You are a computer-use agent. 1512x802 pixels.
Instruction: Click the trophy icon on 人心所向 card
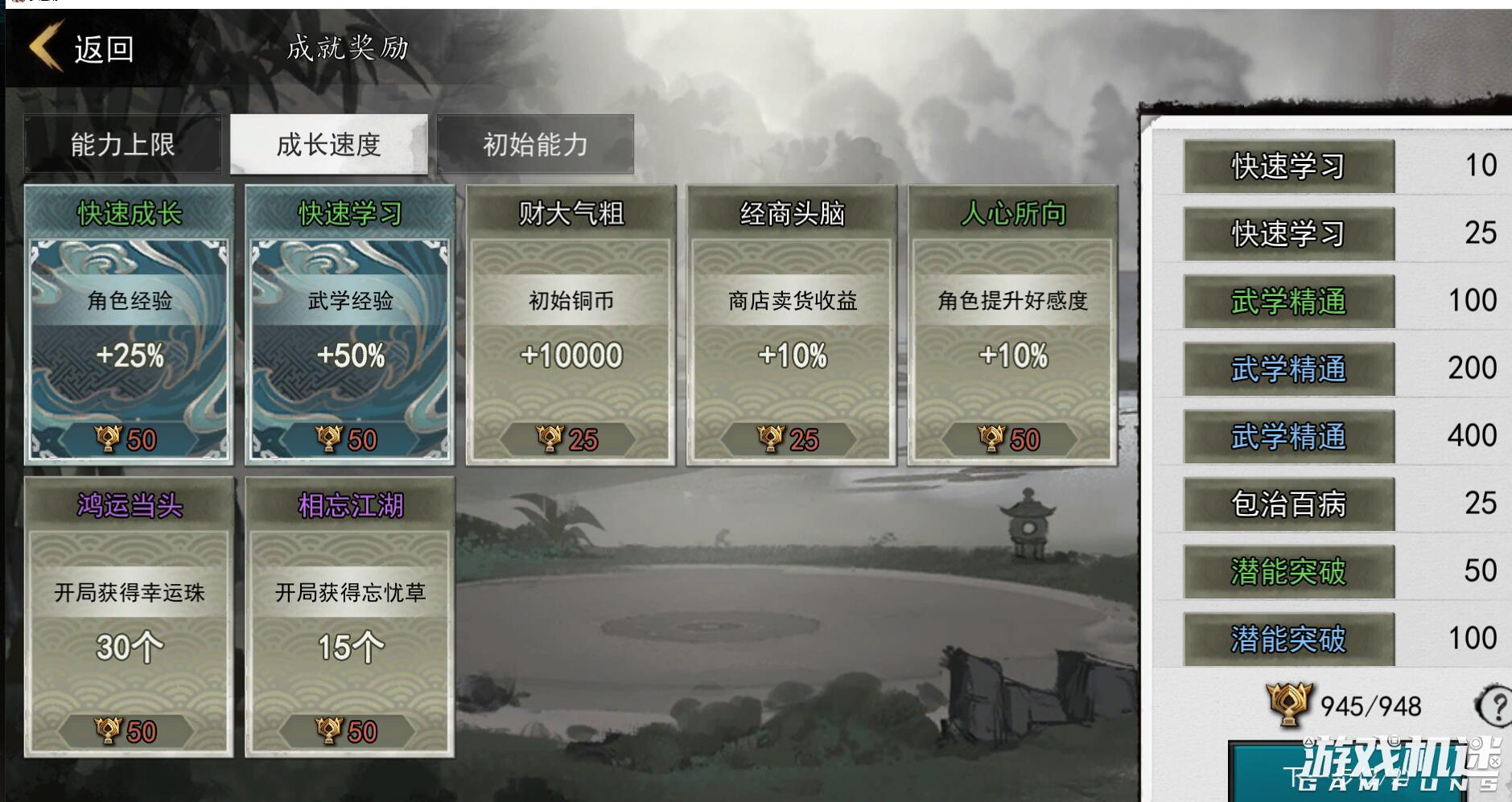(991, 441)
